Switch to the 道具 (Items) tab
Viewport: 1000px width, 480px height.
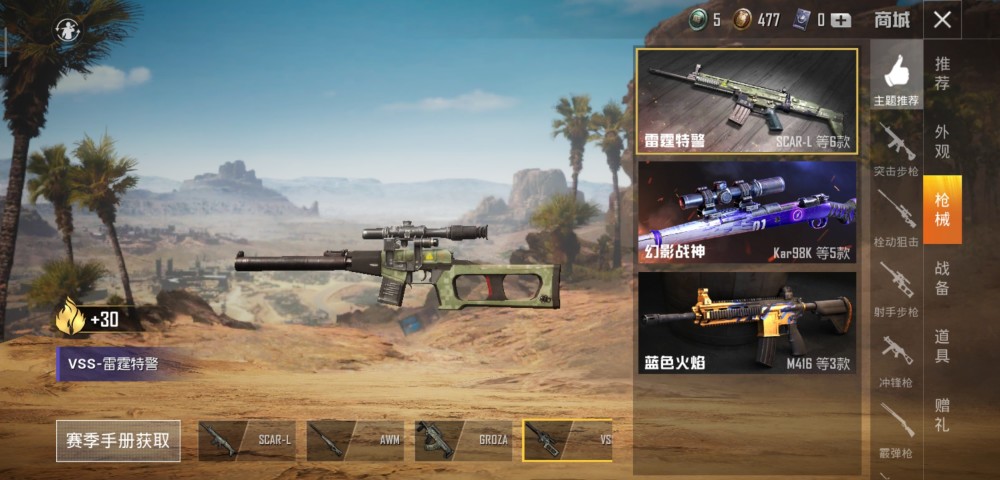point(942,345)
